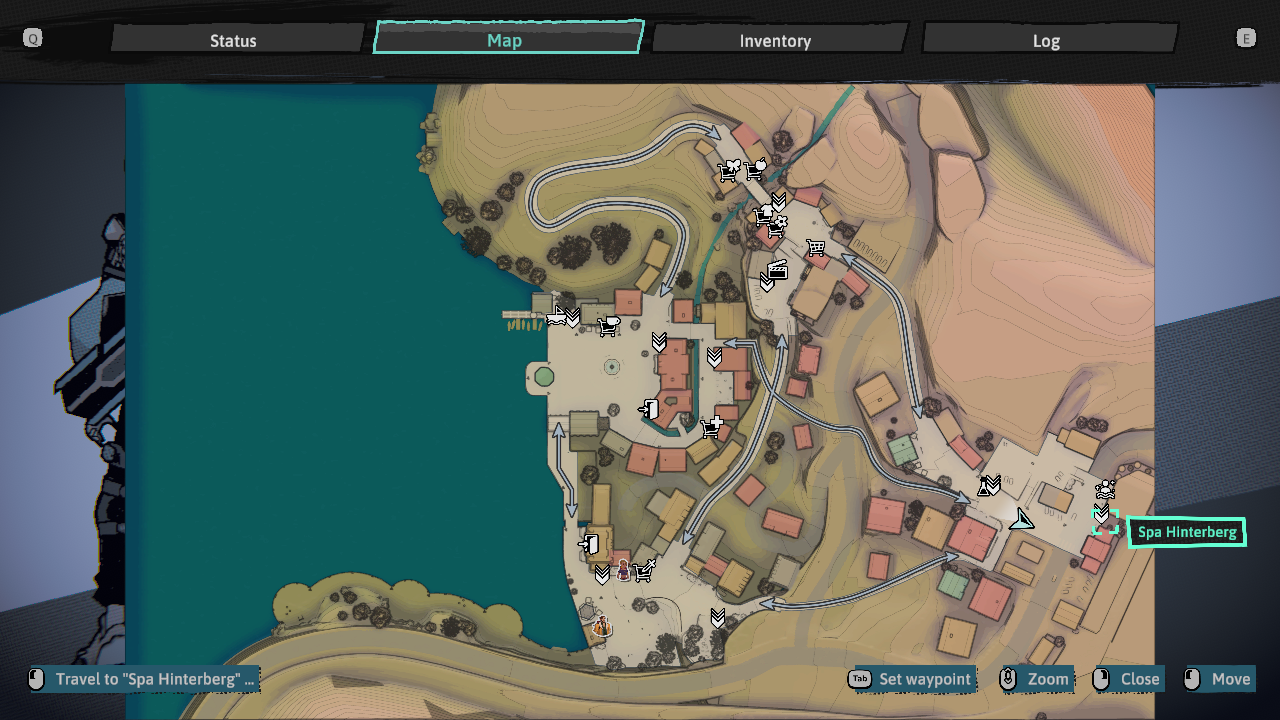Select the shop marker with a sword

644,571
